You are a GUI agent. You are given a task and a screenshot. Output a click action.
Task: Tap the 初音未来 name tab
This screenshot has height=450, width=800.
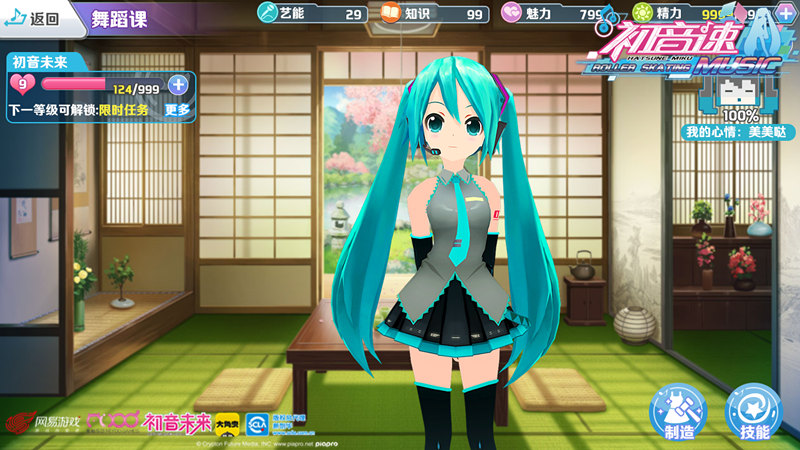[39, 61]
